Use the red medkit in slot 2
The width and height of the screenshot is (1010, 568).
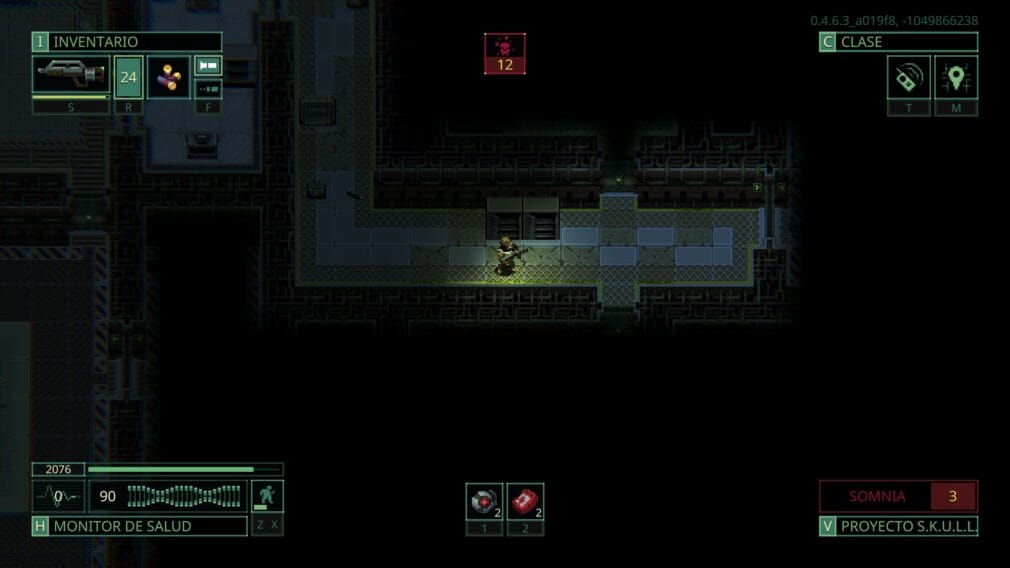click(525, 501)
